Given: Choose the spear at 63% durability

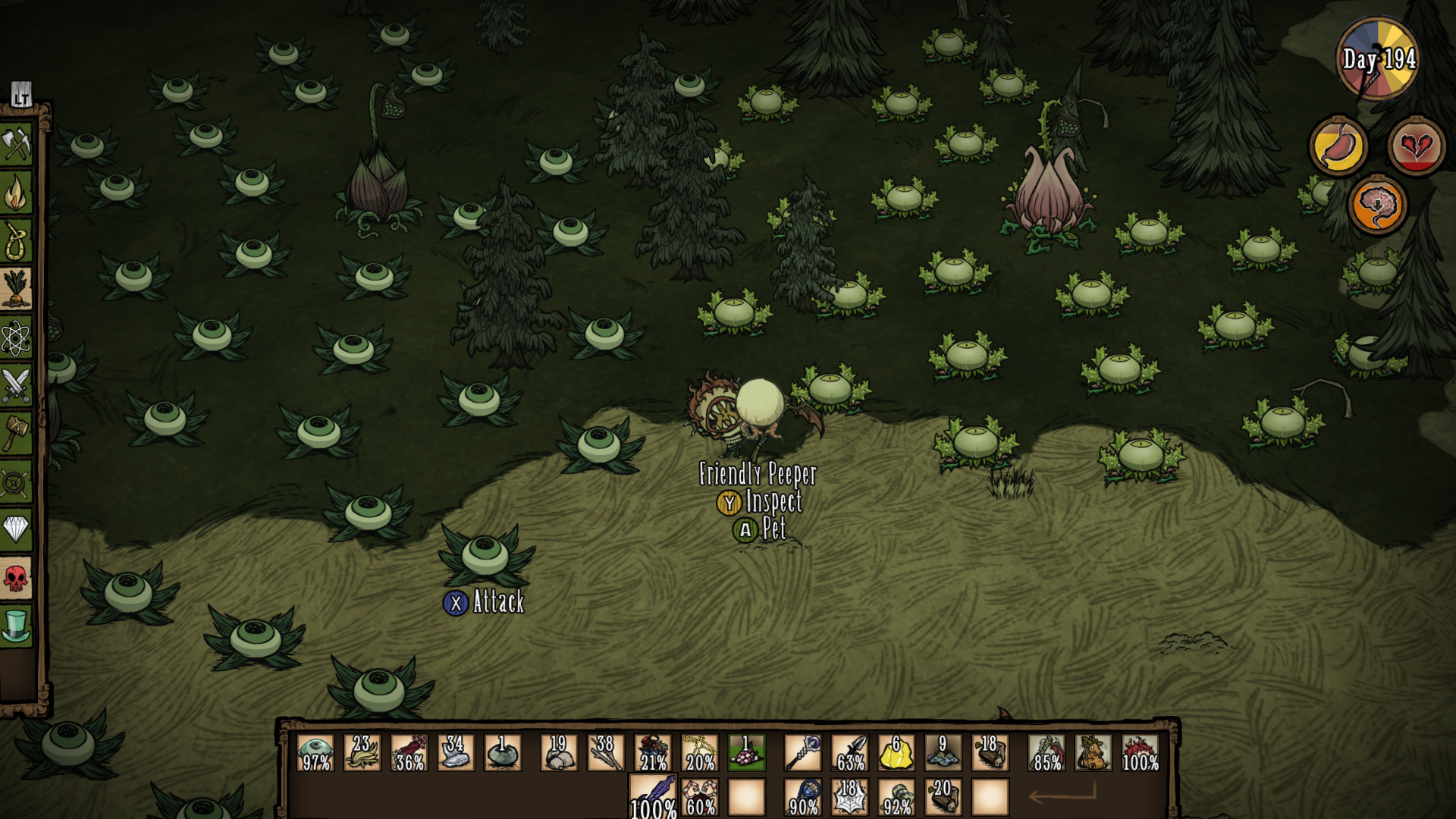Looking at the screenshot, I should 850,752.
